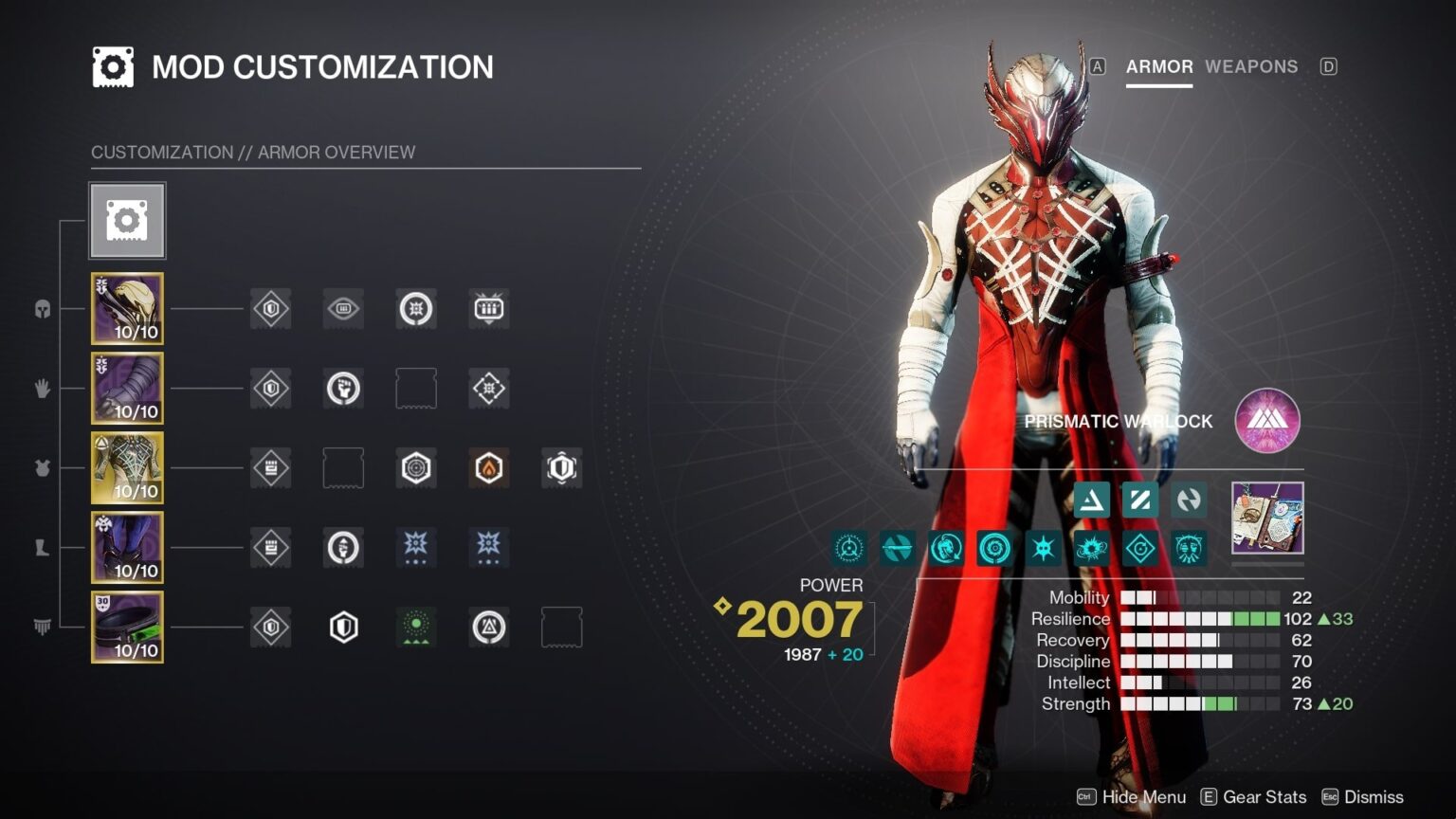Open the leg armor piece customization
Image resolution: width=1456 pixels, height=819 pixels.
click(127, 547)
